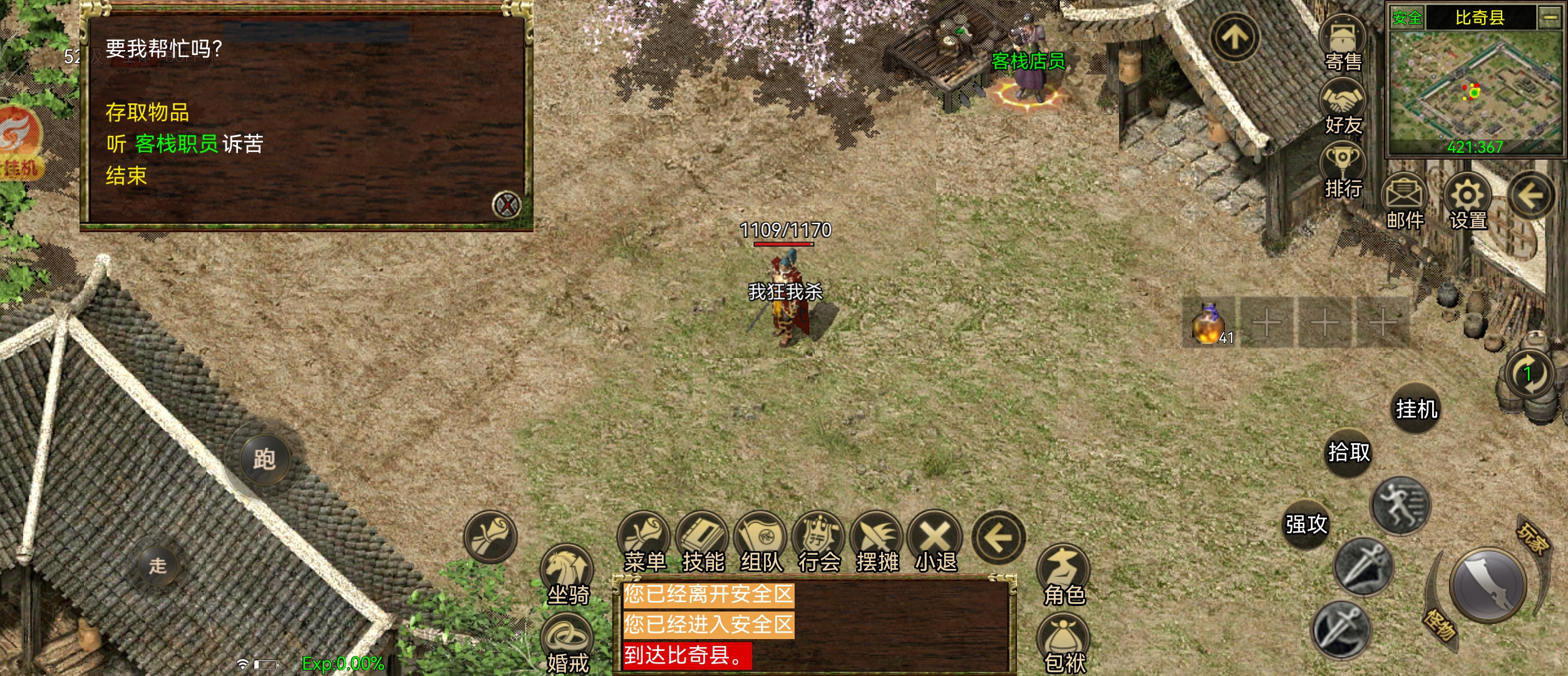
Task: Open the 寄售 consignment shop
Action: (x=1343, y=43)
